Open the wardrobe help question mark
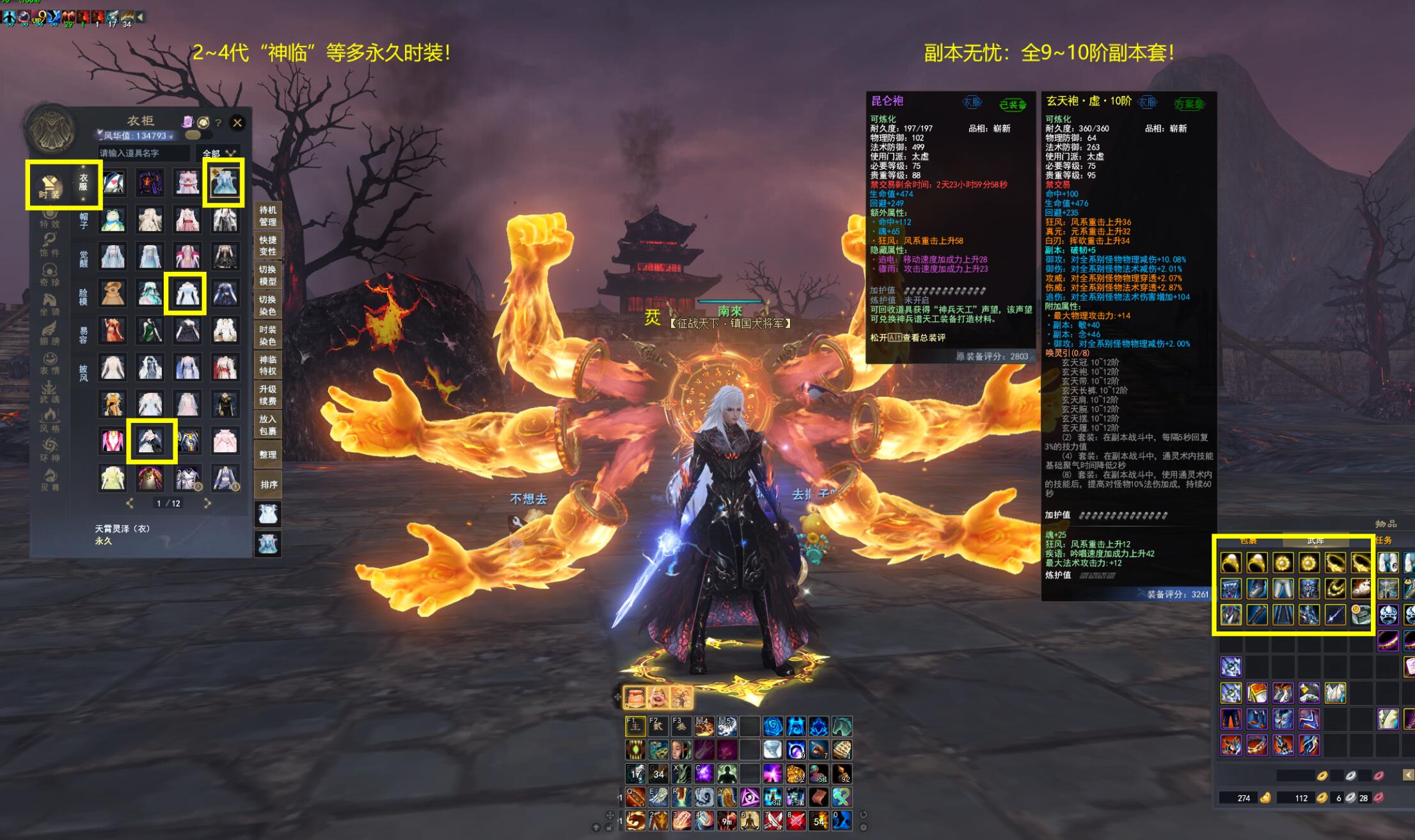1415x840 pixels. pos(219,122)
